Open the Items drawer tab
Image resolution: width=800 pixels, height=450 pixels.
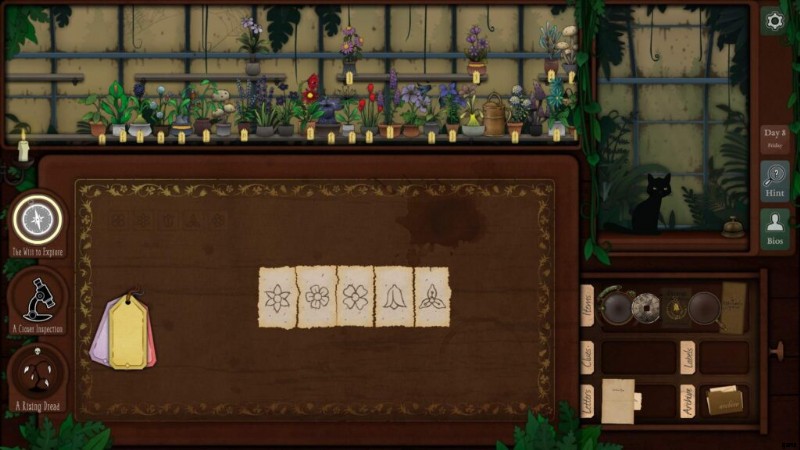(x=588, y=305)
